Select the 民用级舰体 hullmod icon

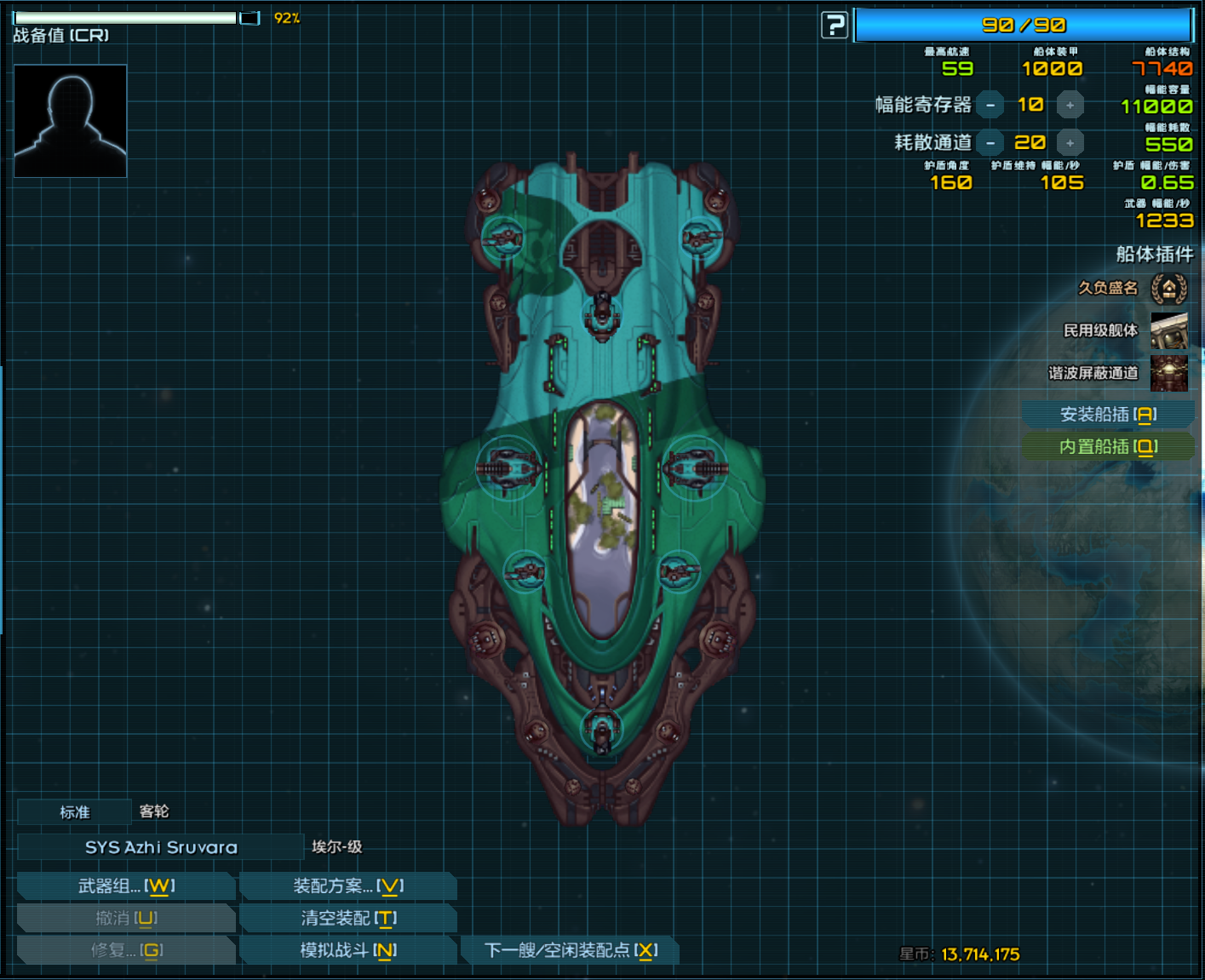1169,330
